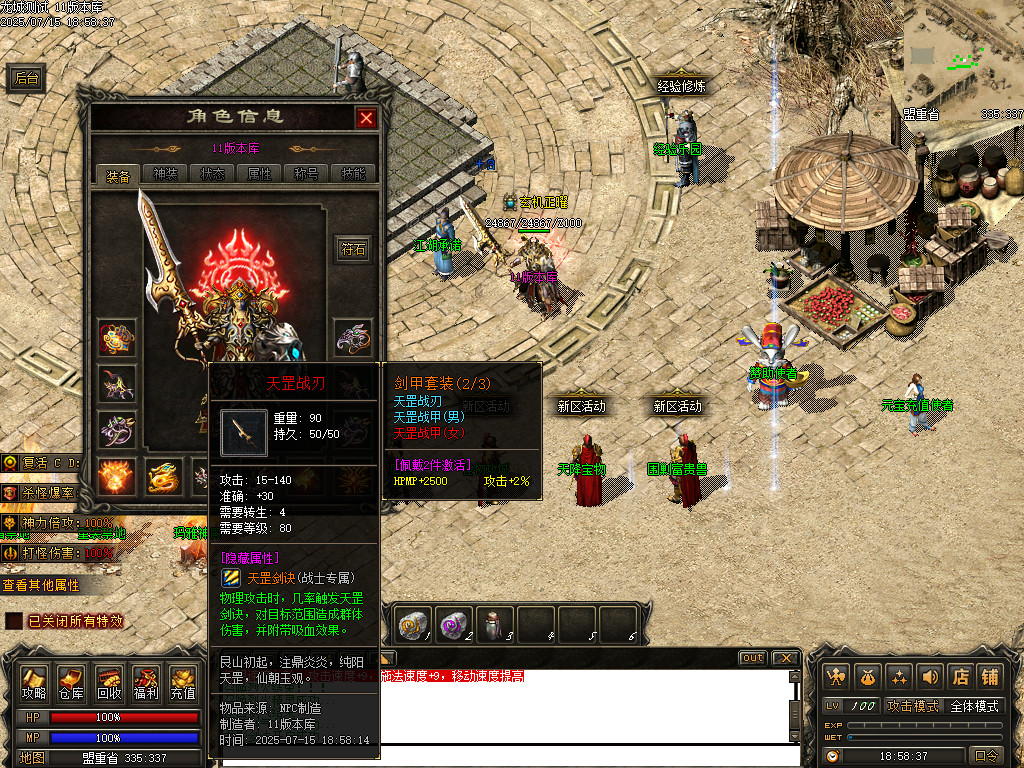Viewport: 1024px width, 768px height.
Task: Change the 攻击模式 attack mode
Action: [x=910, y=706]
